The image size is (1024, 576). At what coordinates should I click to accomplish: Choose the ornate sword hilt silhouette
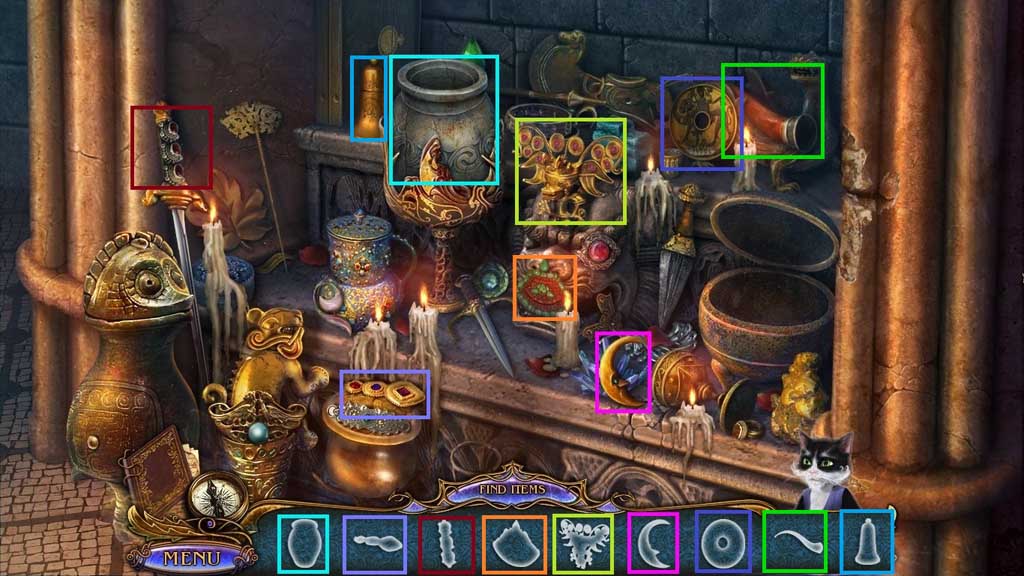coord(444,543)
